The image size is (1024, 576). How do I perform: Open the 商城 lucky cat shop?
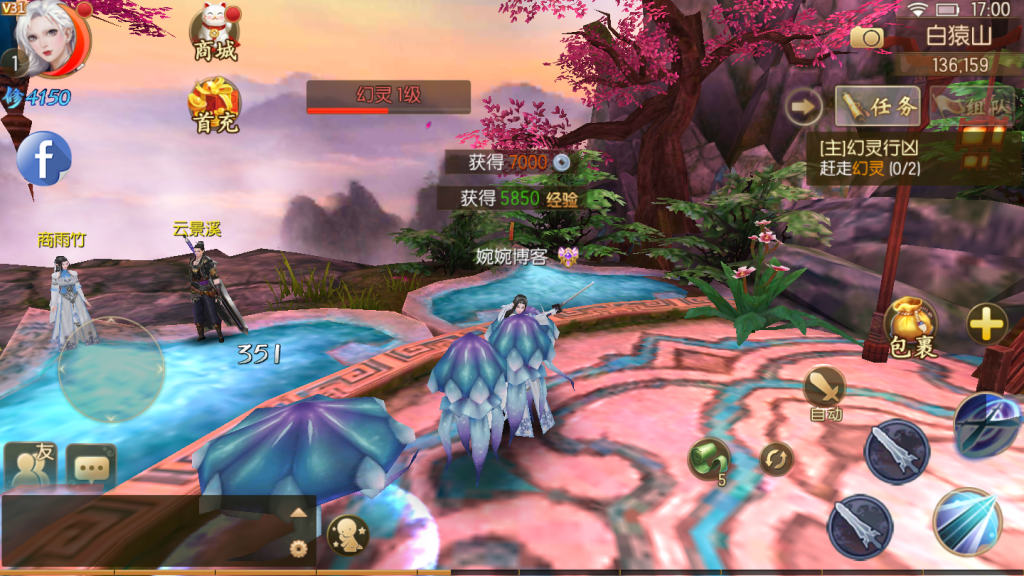[215, 35]
